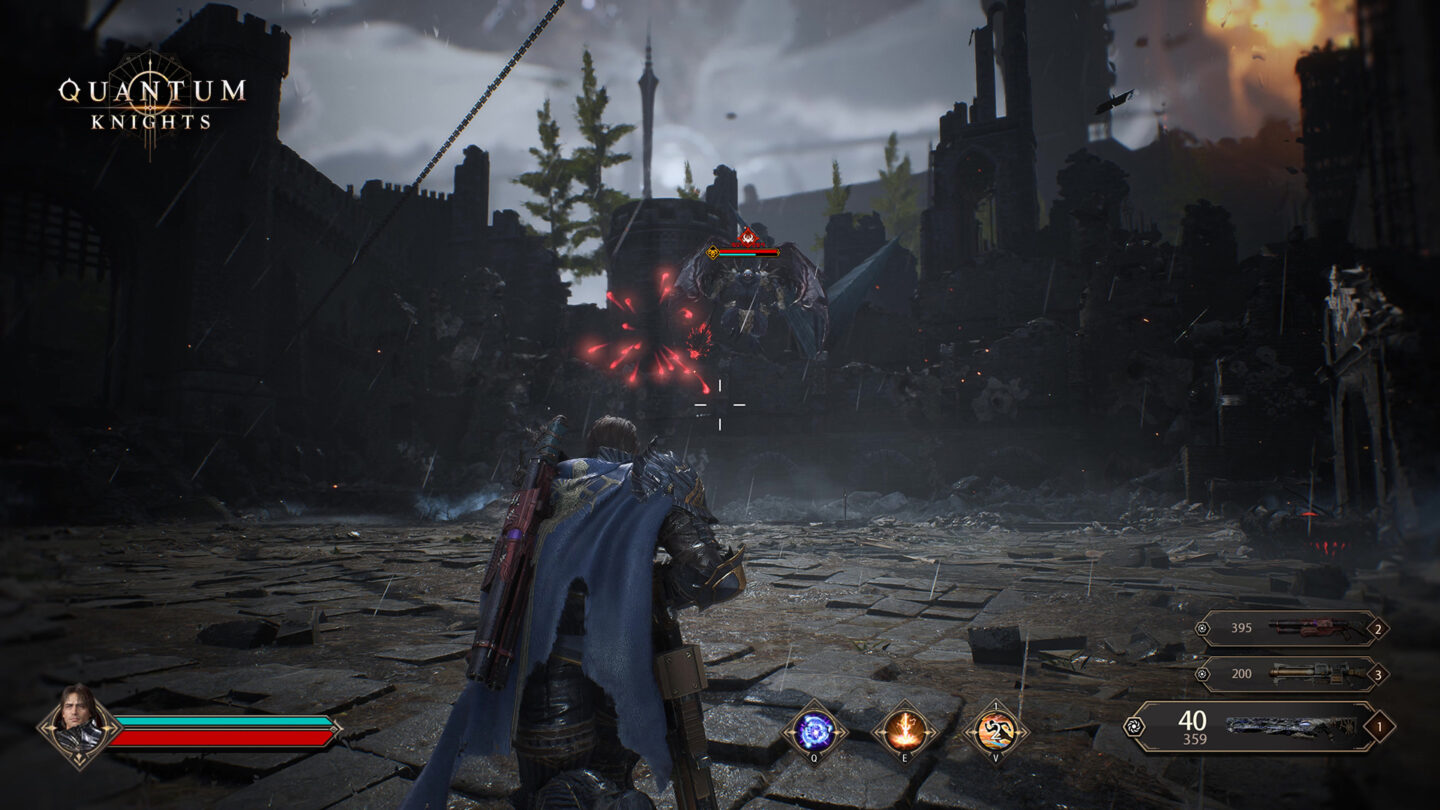This screenshot has width=1440, height=810.
Task: Select the Q skill icon with blue orb
Action: click(814, 730)
